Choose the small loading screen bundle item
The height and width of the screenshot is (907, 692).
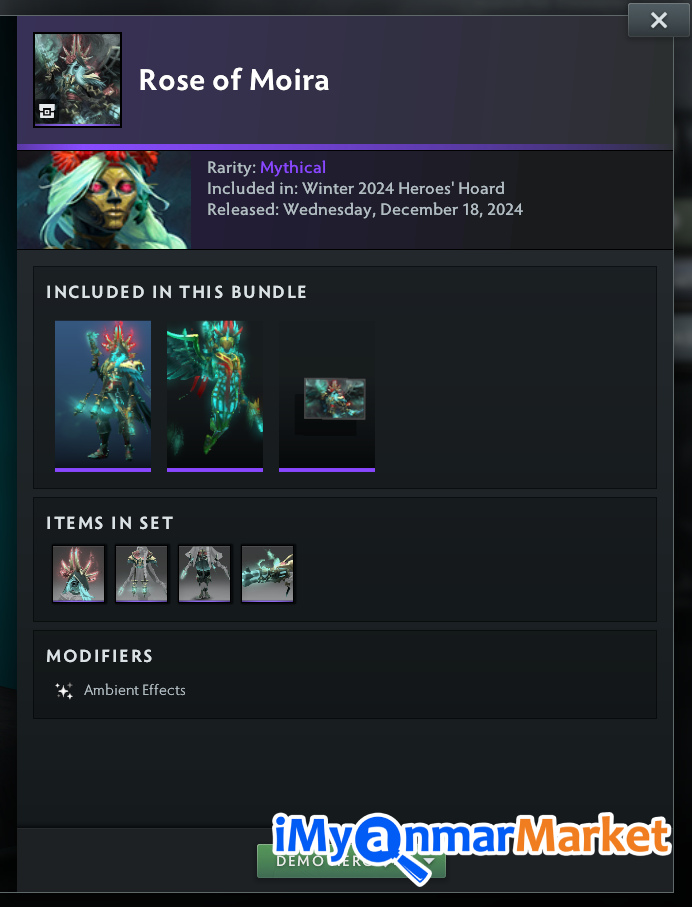(x=334, y=398)
